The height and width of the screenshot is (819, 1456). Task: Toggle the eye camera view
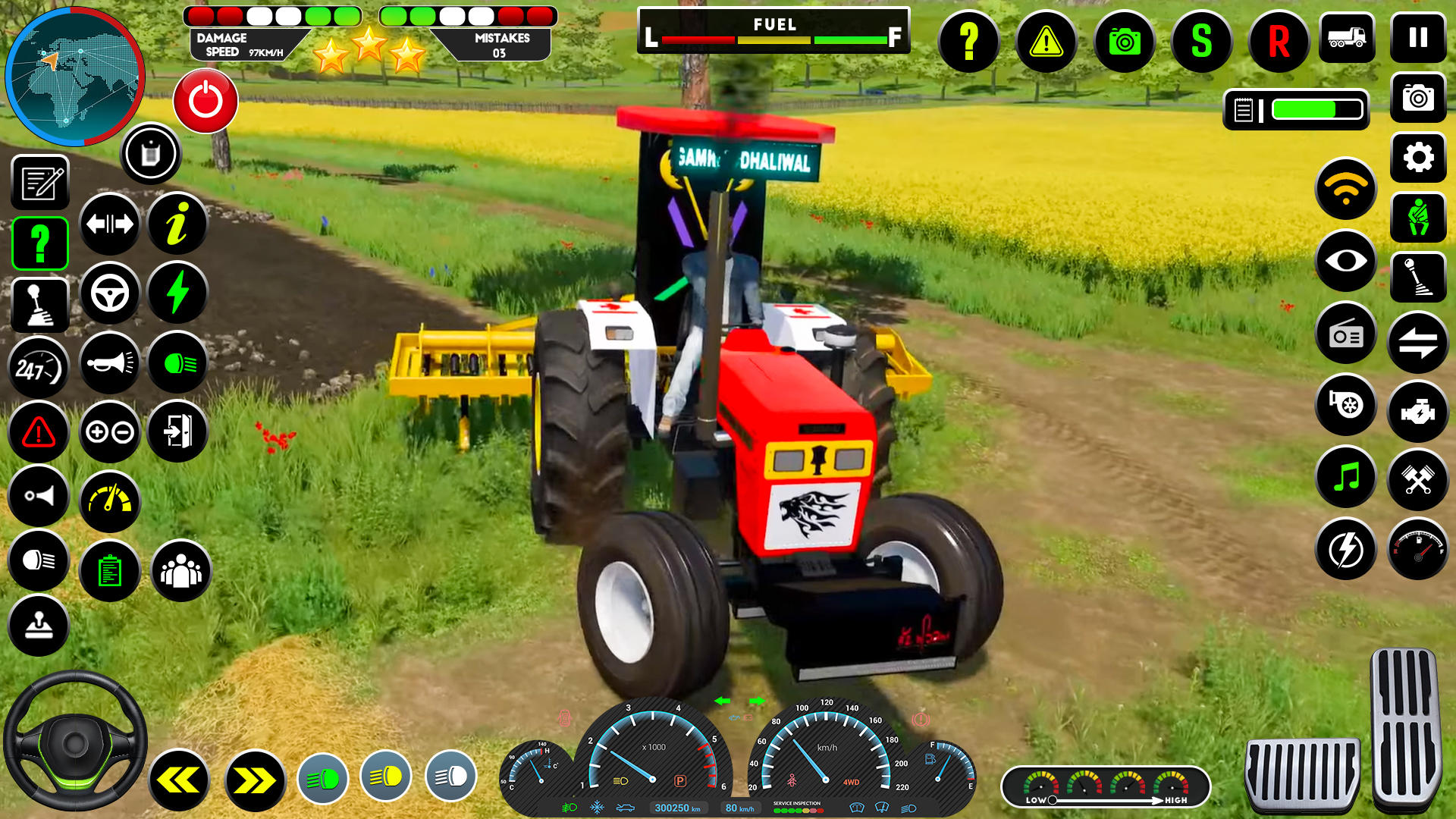pyautogui.click(x=1345, y=263)
